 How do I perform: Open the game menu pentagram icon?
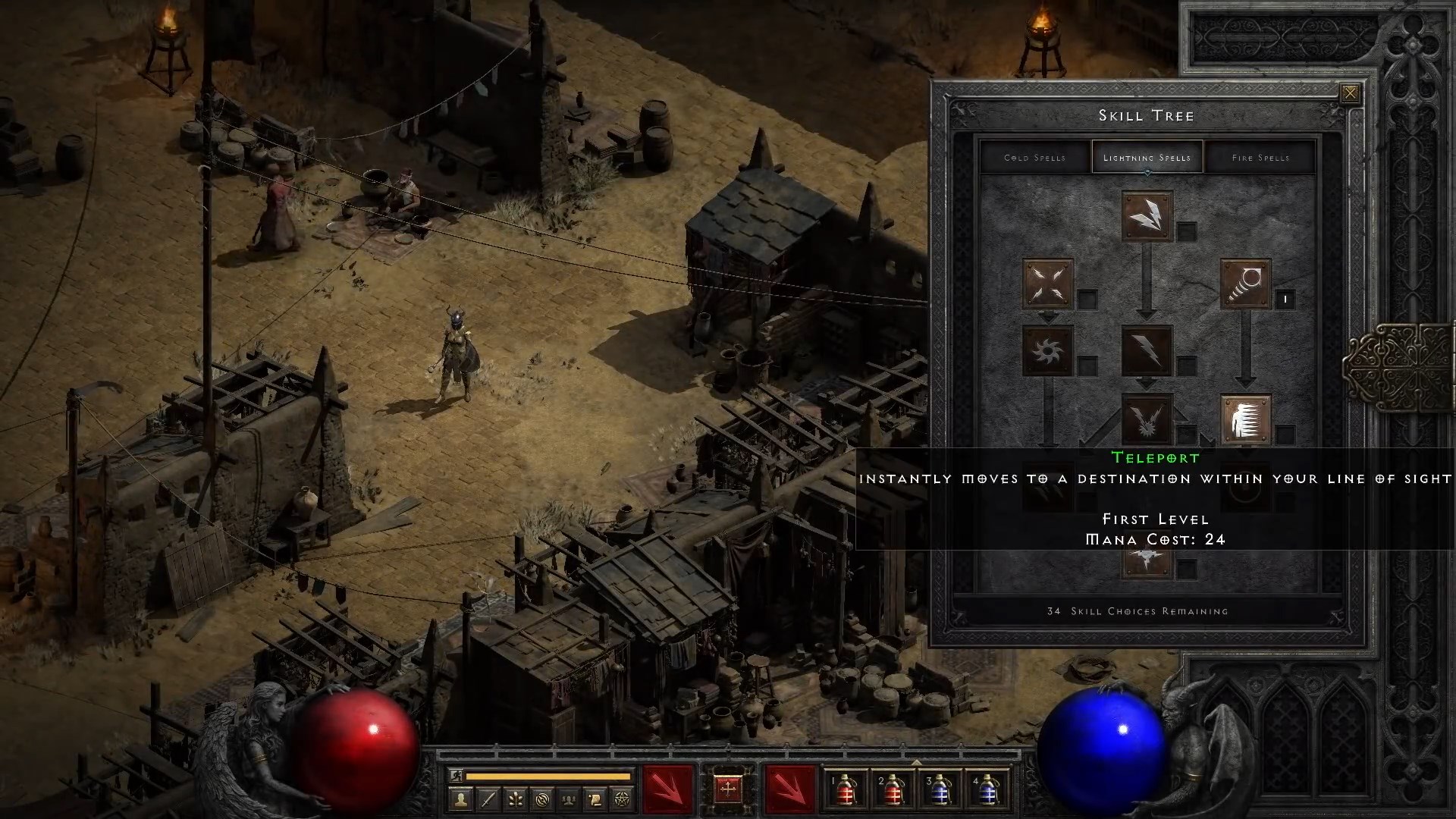tap(623, 801)
